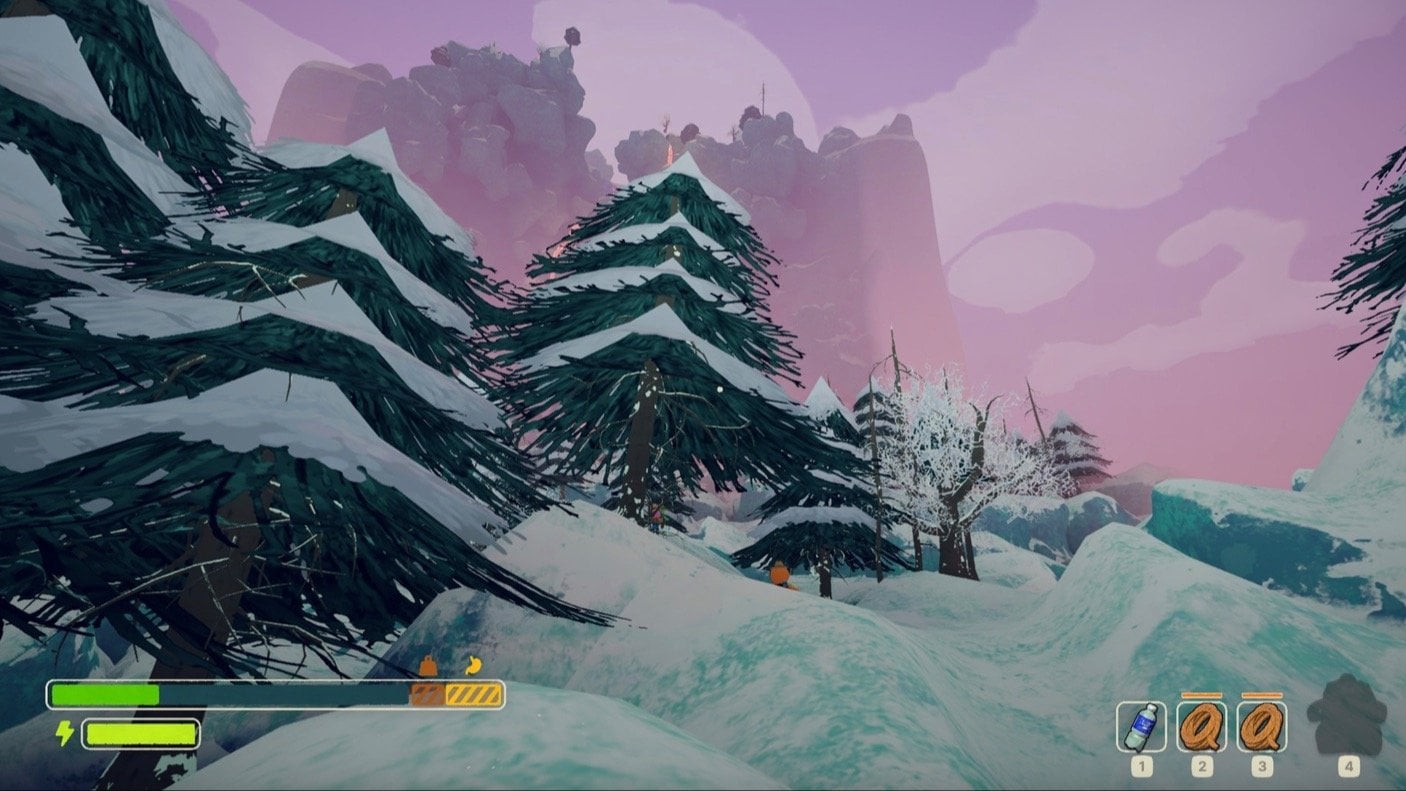The width and height of the screenshot is (1406, 791).
Task: Open the empty backpack silhouette slot
Action: pos(1346,716)
